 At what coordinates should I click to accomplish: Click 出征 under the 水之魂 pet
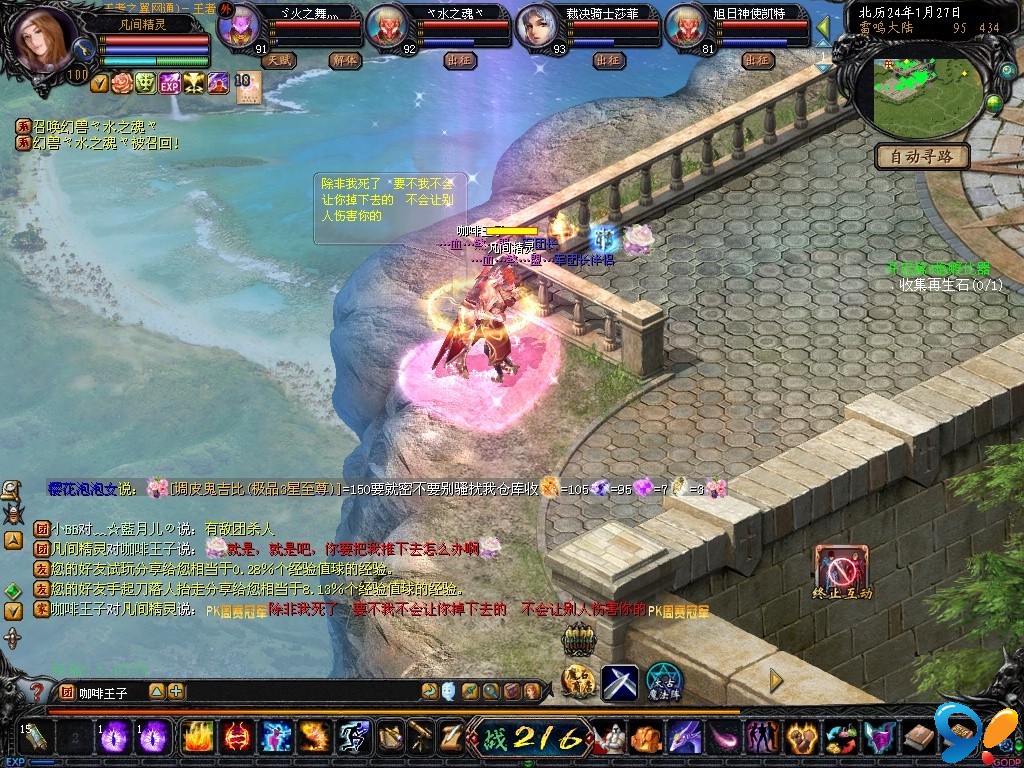point(459,60)
